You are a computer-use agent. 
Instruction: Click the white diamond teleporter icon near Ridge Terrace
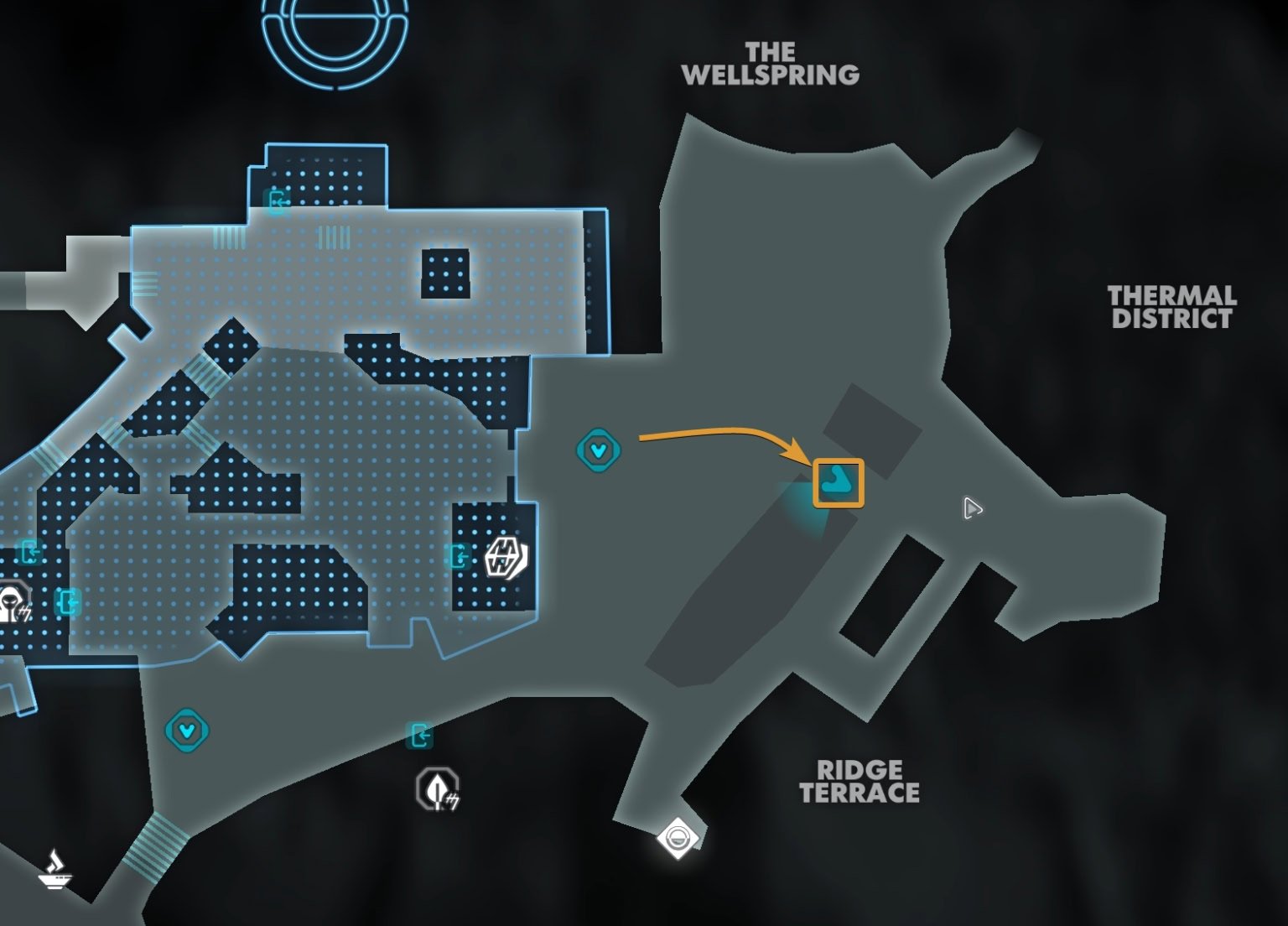click(678, 837)
